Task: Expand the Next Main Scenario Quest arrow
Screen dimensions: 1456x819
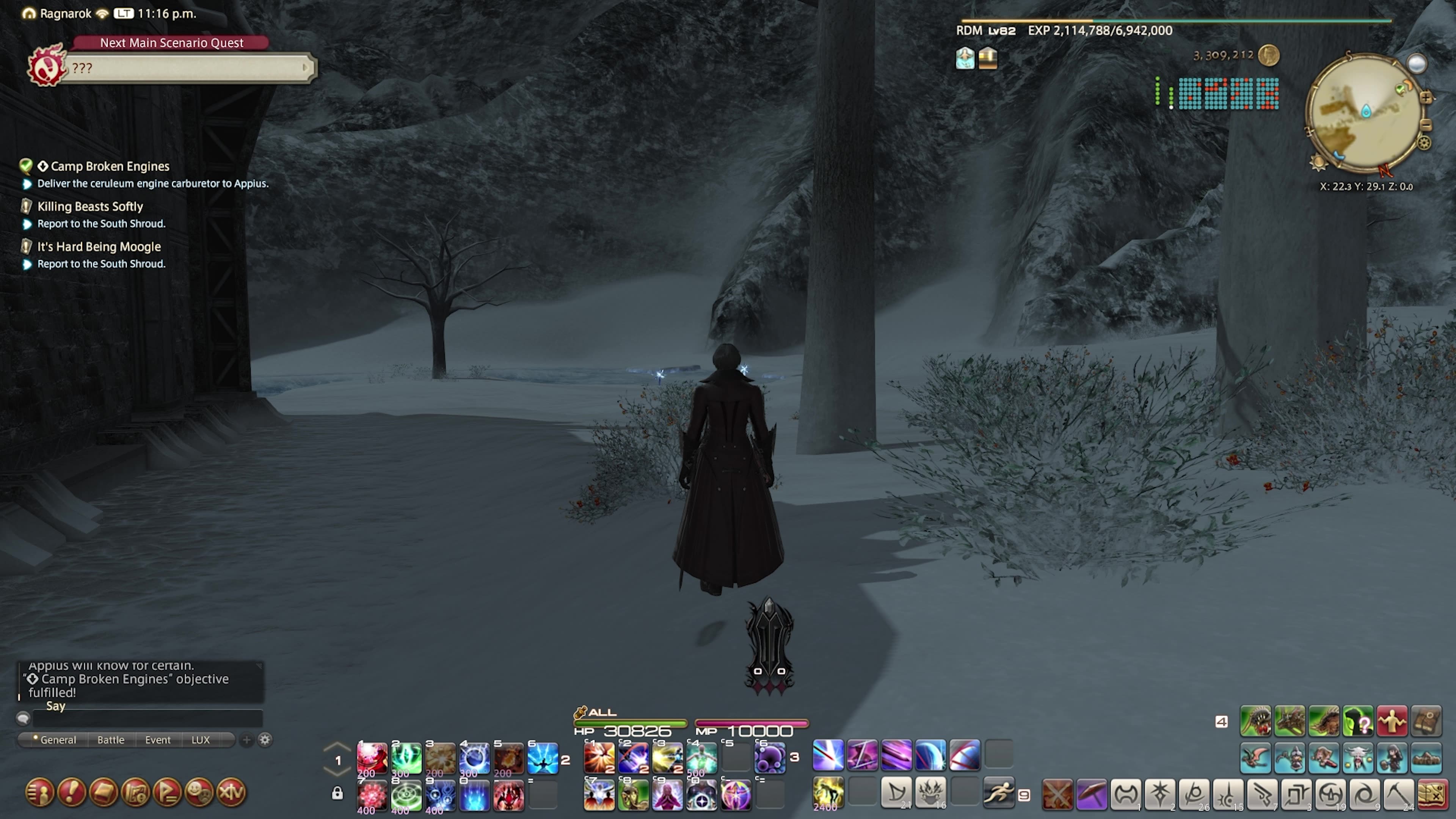Action: tap(305, 68)
